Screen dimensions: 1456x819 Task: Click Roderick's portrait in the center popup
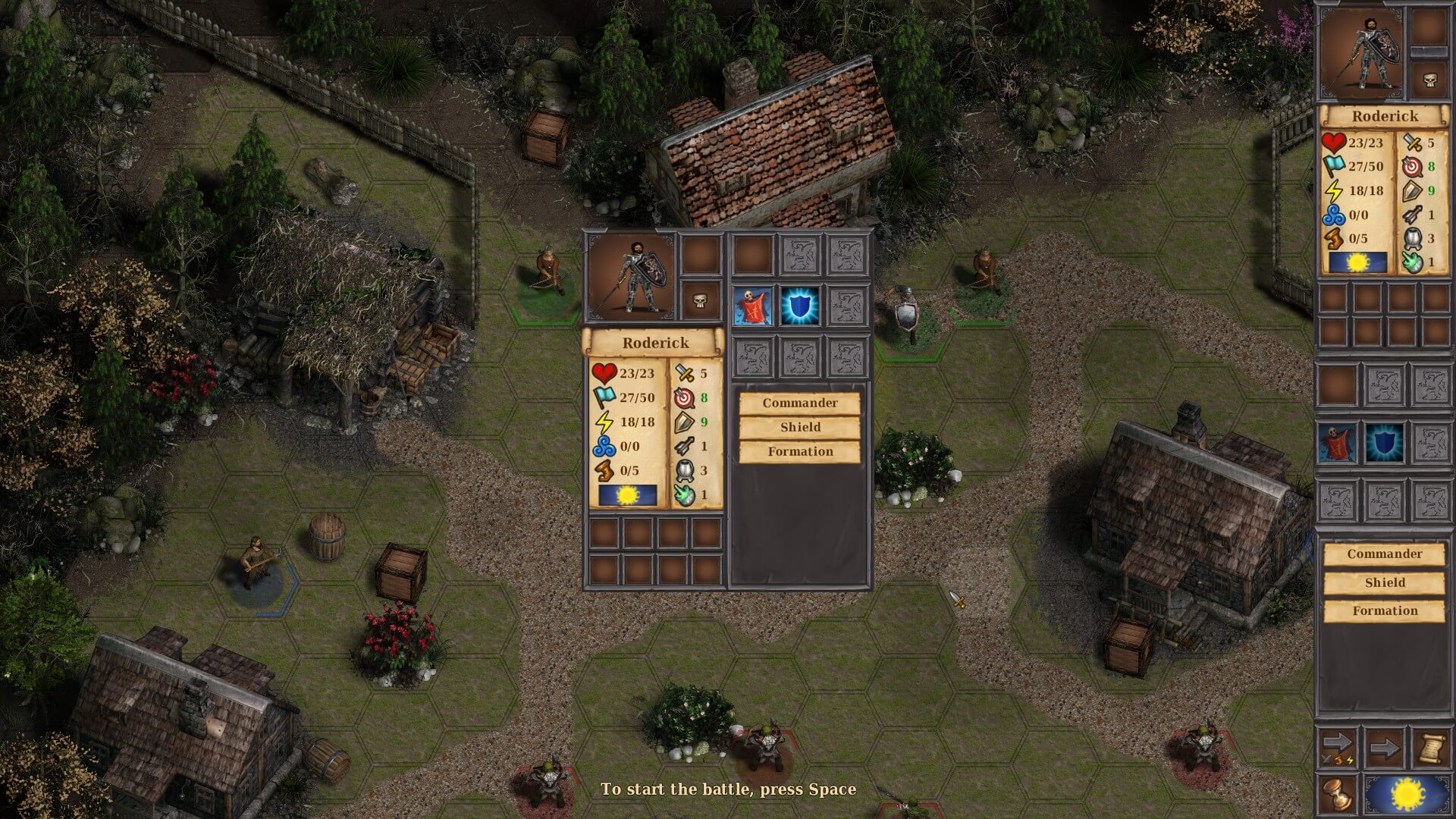click(x=631, y=277)
